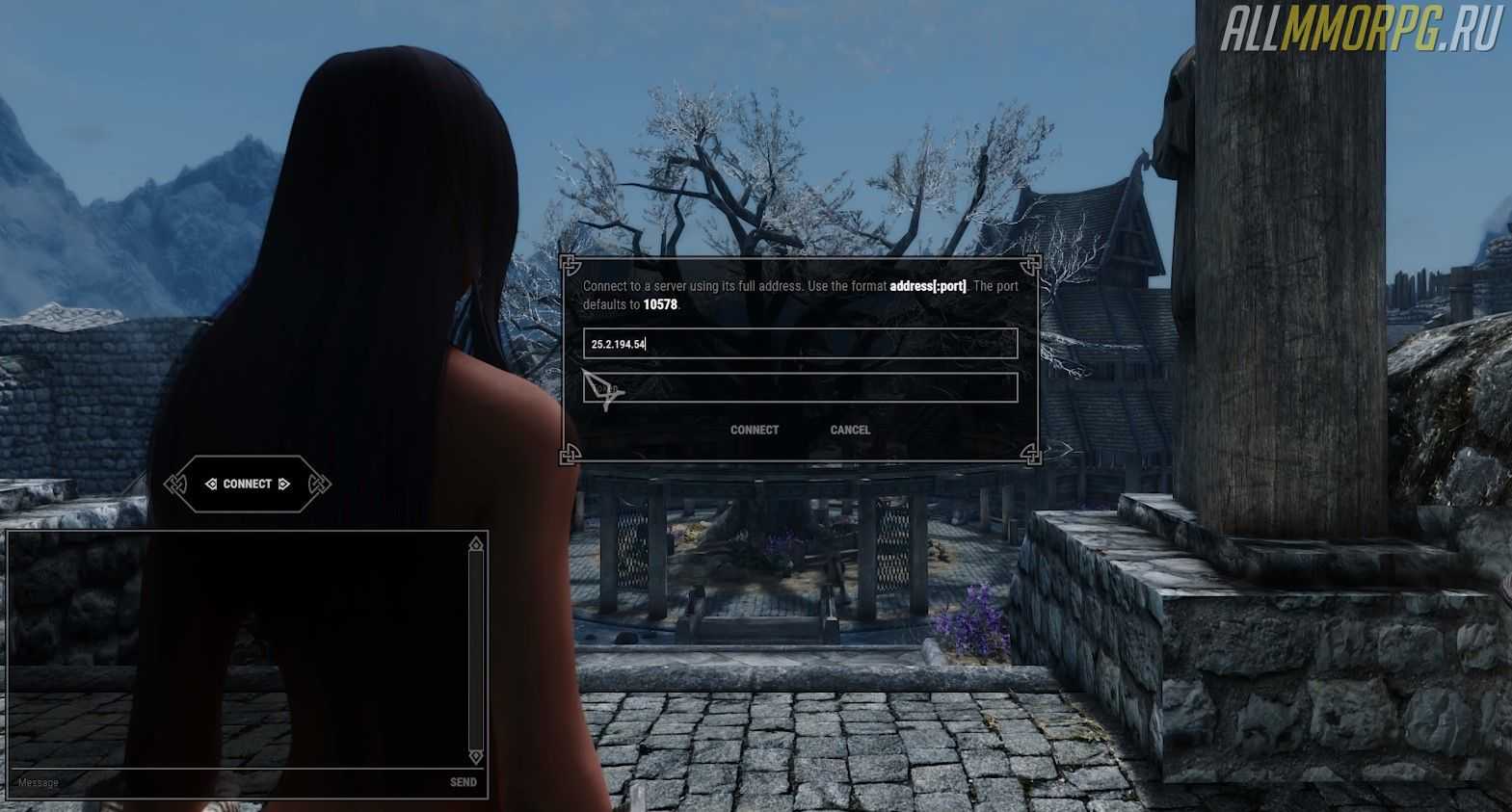Select the empty second field in the dialog

tap(800, 388)
